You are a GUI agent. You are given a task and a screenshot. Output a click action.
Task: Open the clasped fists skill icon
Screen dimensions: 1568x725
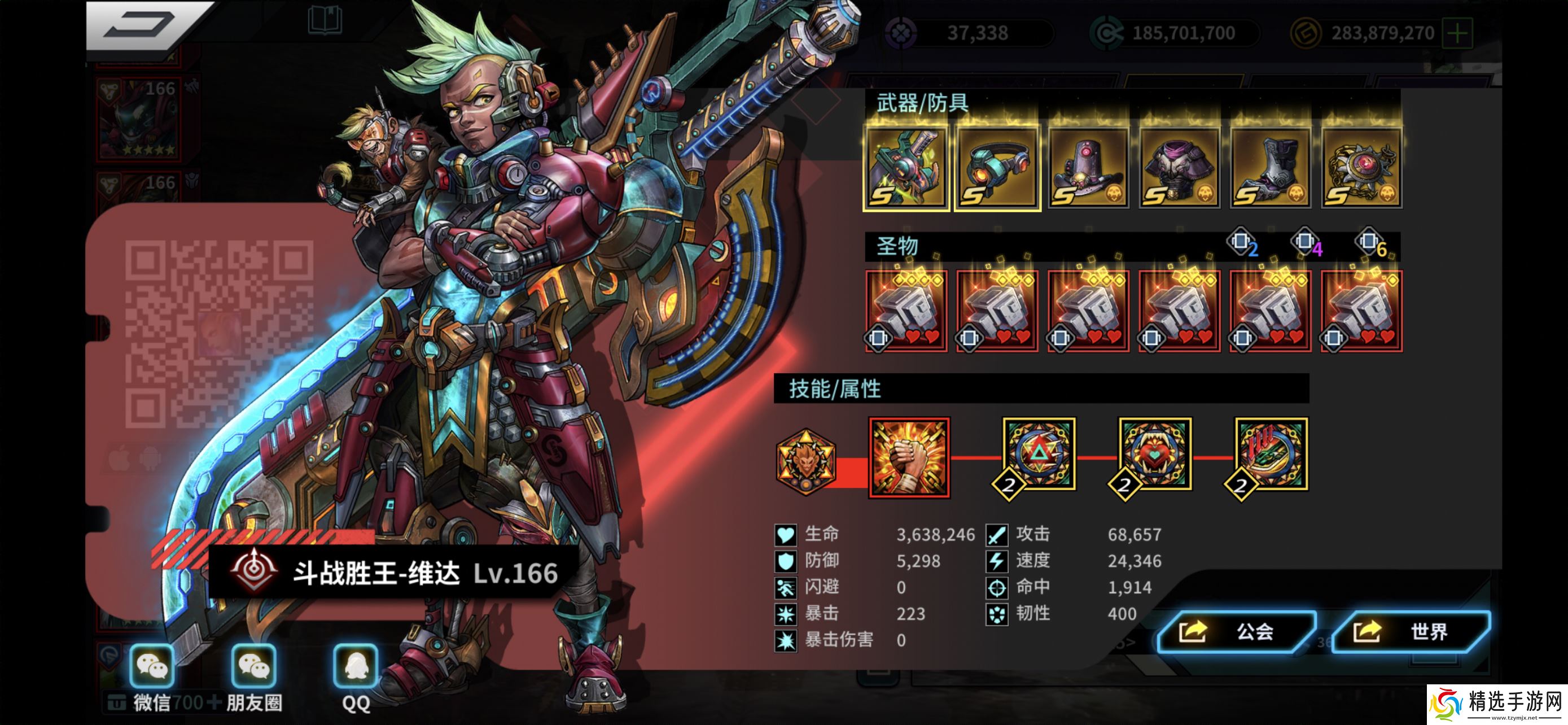click(909, 457)
